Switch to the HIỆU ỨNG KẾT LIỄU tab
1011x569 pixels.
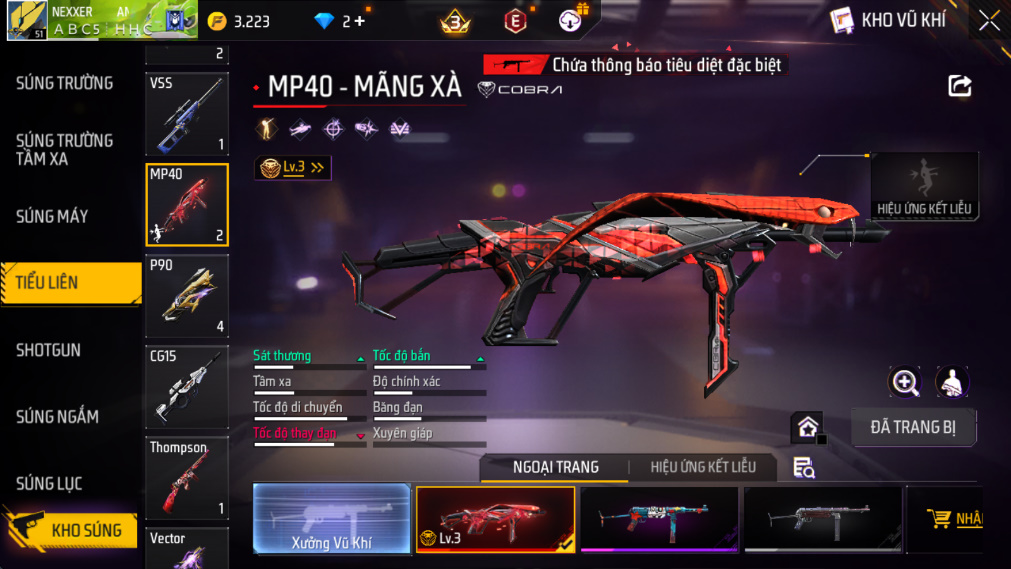703,467
